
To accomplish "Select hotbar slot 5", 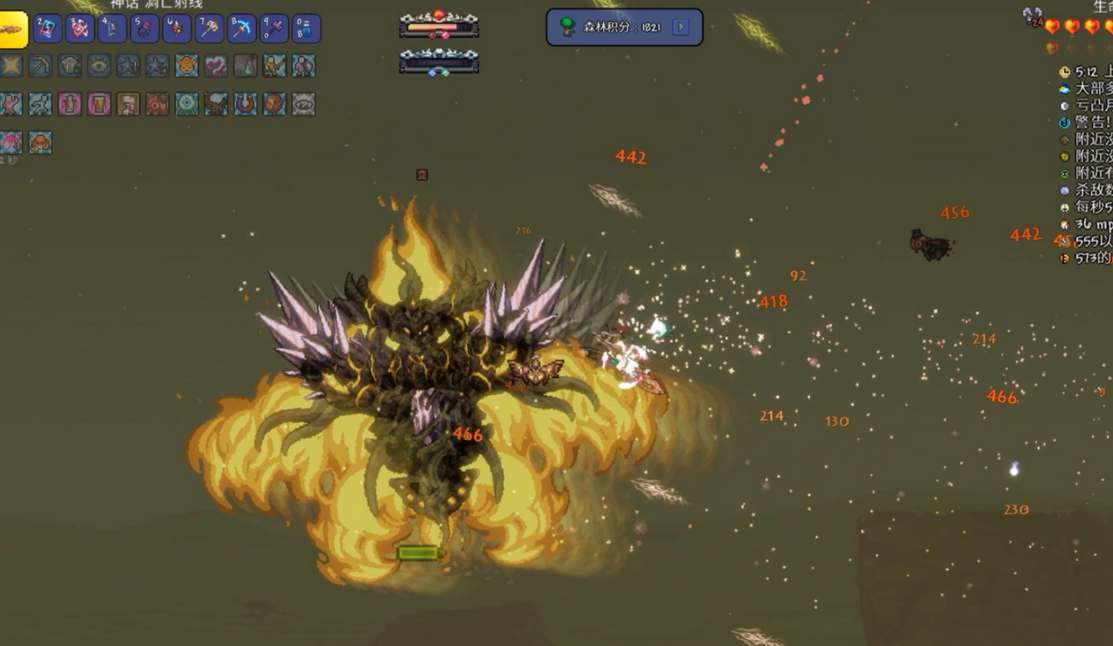I will click(x=145, y=28).
